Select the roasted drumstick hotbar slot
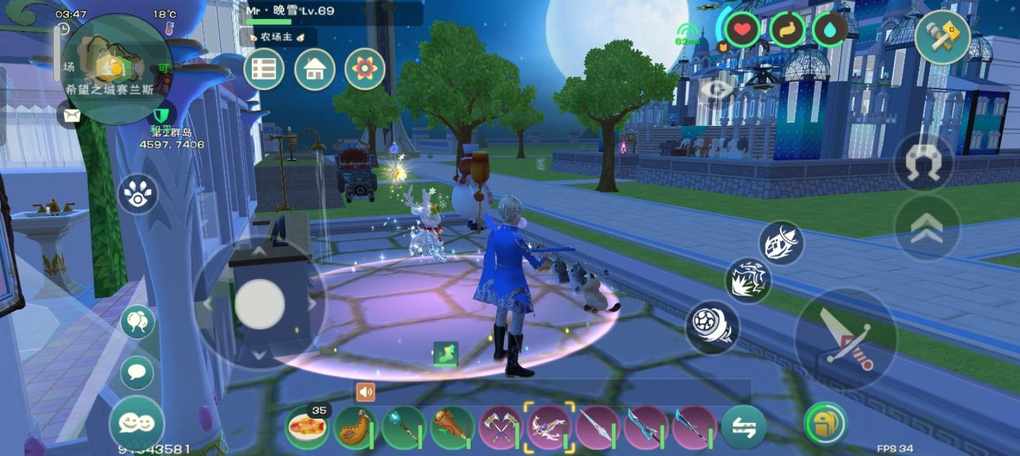Image resolution: width=1020 pixels, height=456 pixels. point(355,427)
